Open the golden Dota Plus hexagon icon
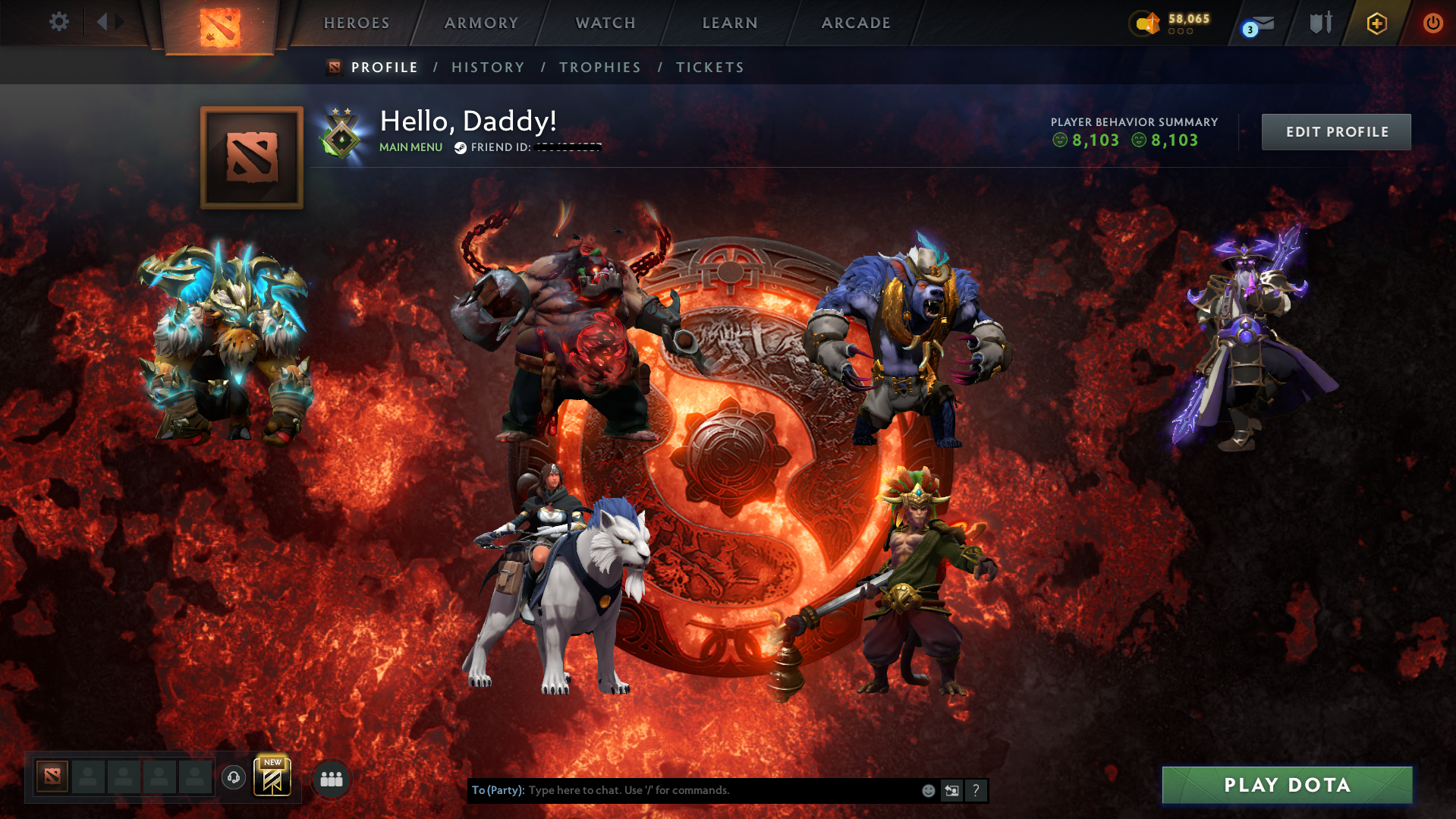This screenshot has height=819, width=1456. point(1376,23)
